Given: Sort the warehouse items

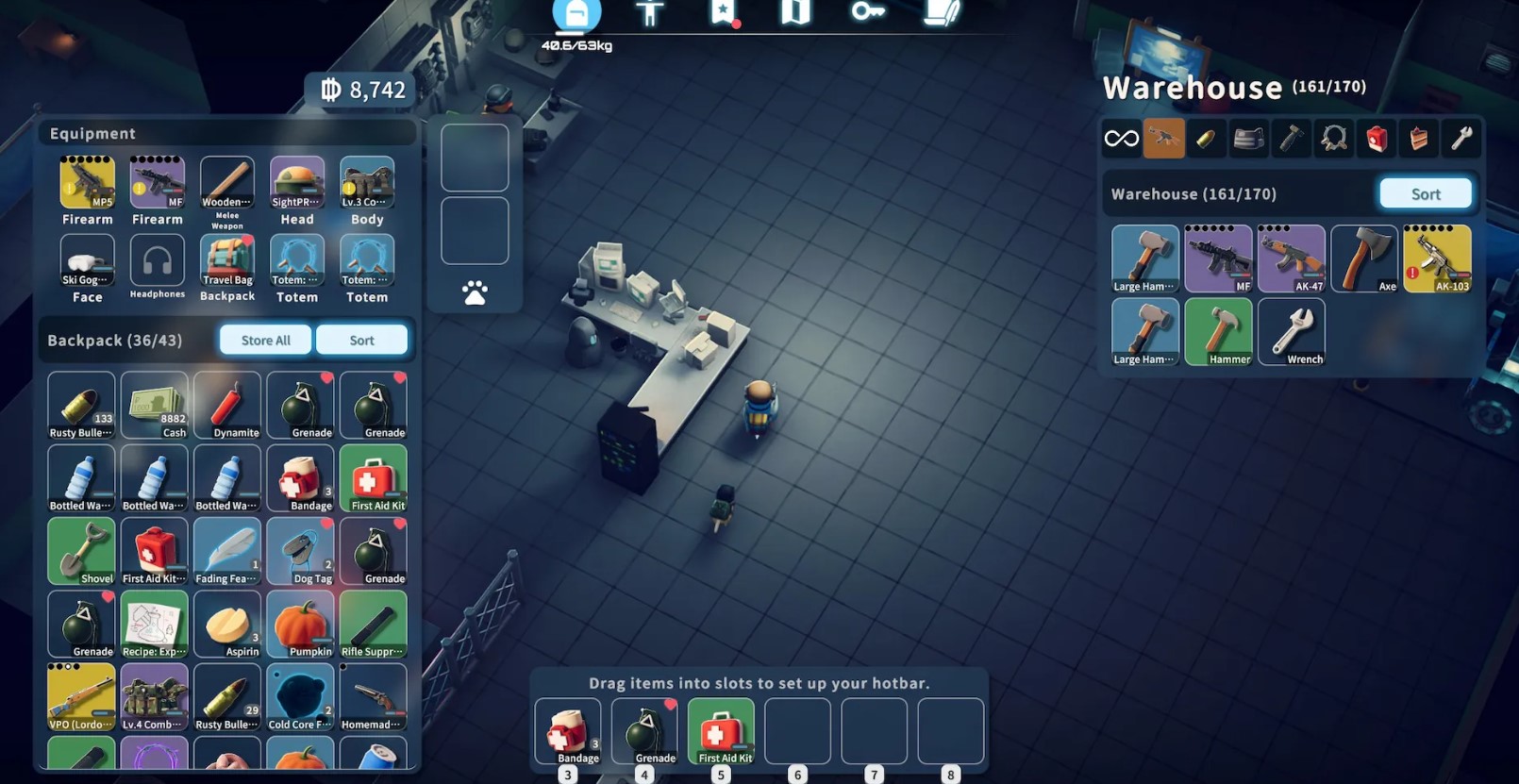Looking at the screenshot, I should tap(1425, 194).
